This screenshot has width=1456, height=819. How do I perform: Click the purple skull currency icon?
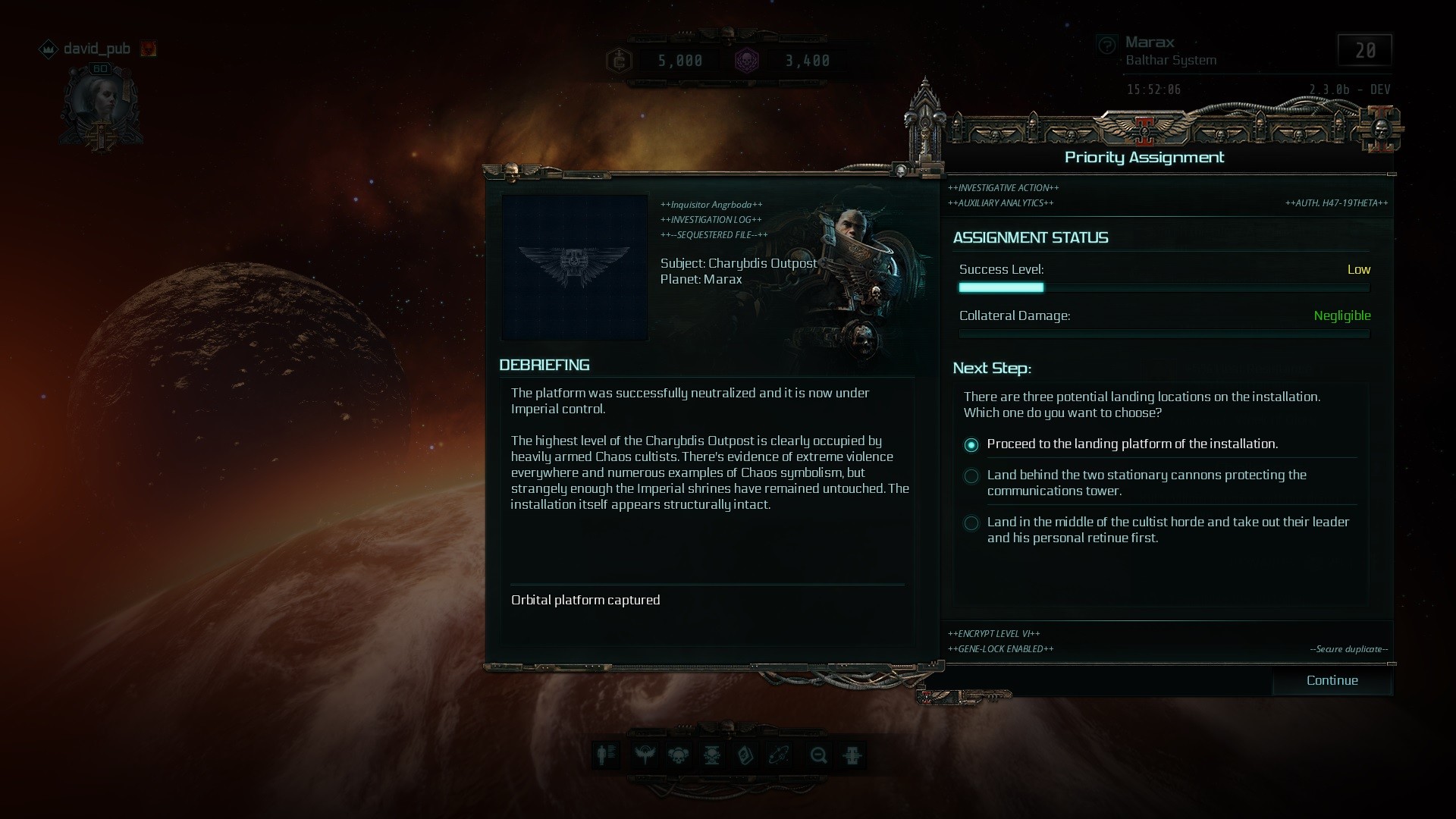747,61
